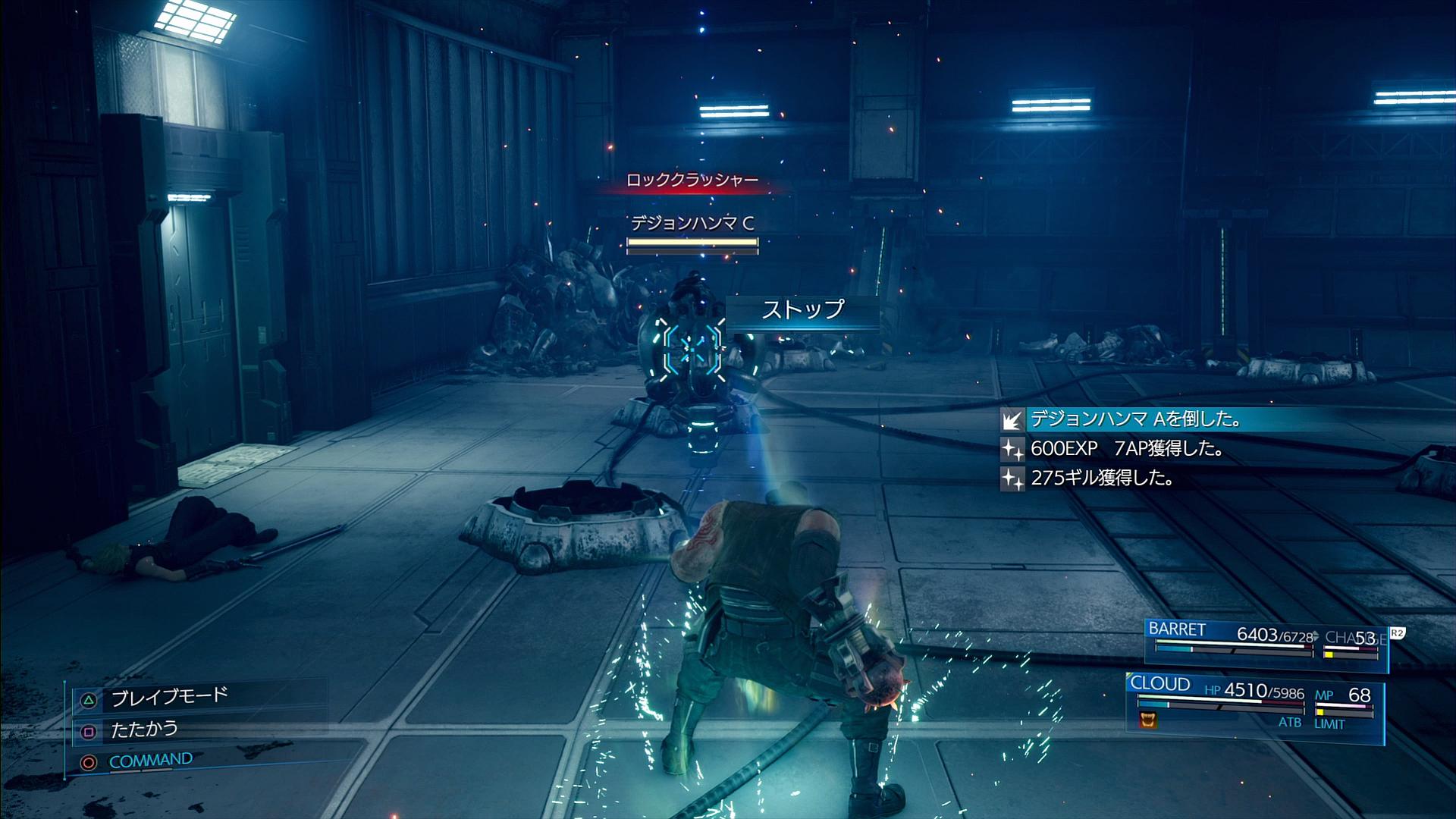Select the ブレイブモード command
The height and width of the screenshot is (819, 1456).
click(168, 697)
